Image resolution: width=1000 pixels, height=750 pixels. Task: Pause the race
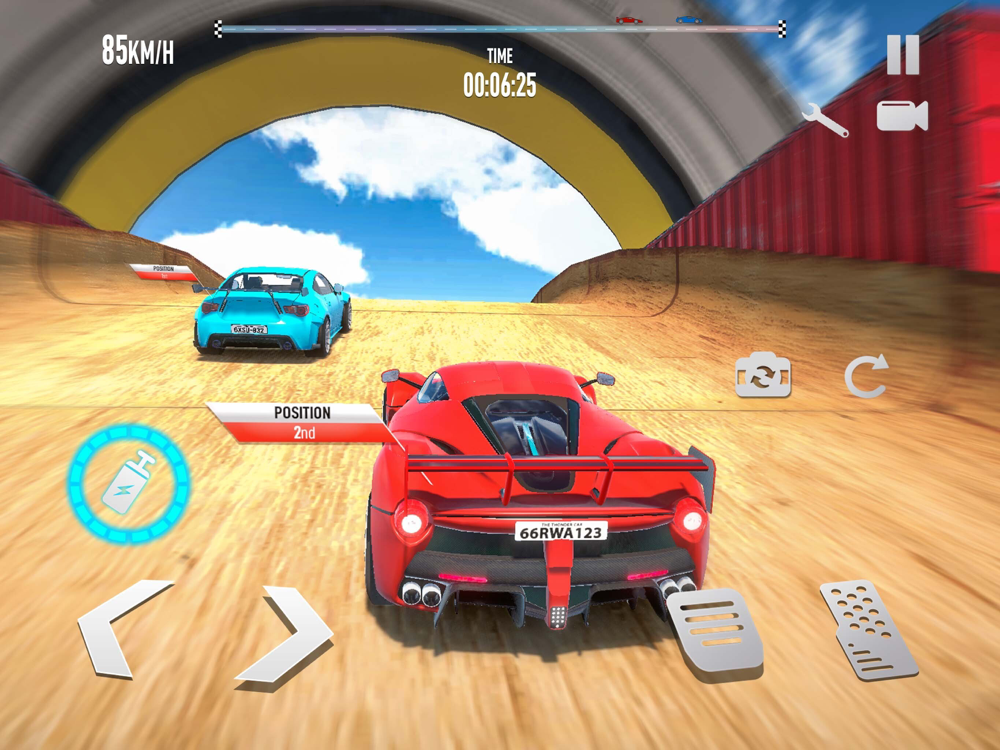click(x=902, y=55)
